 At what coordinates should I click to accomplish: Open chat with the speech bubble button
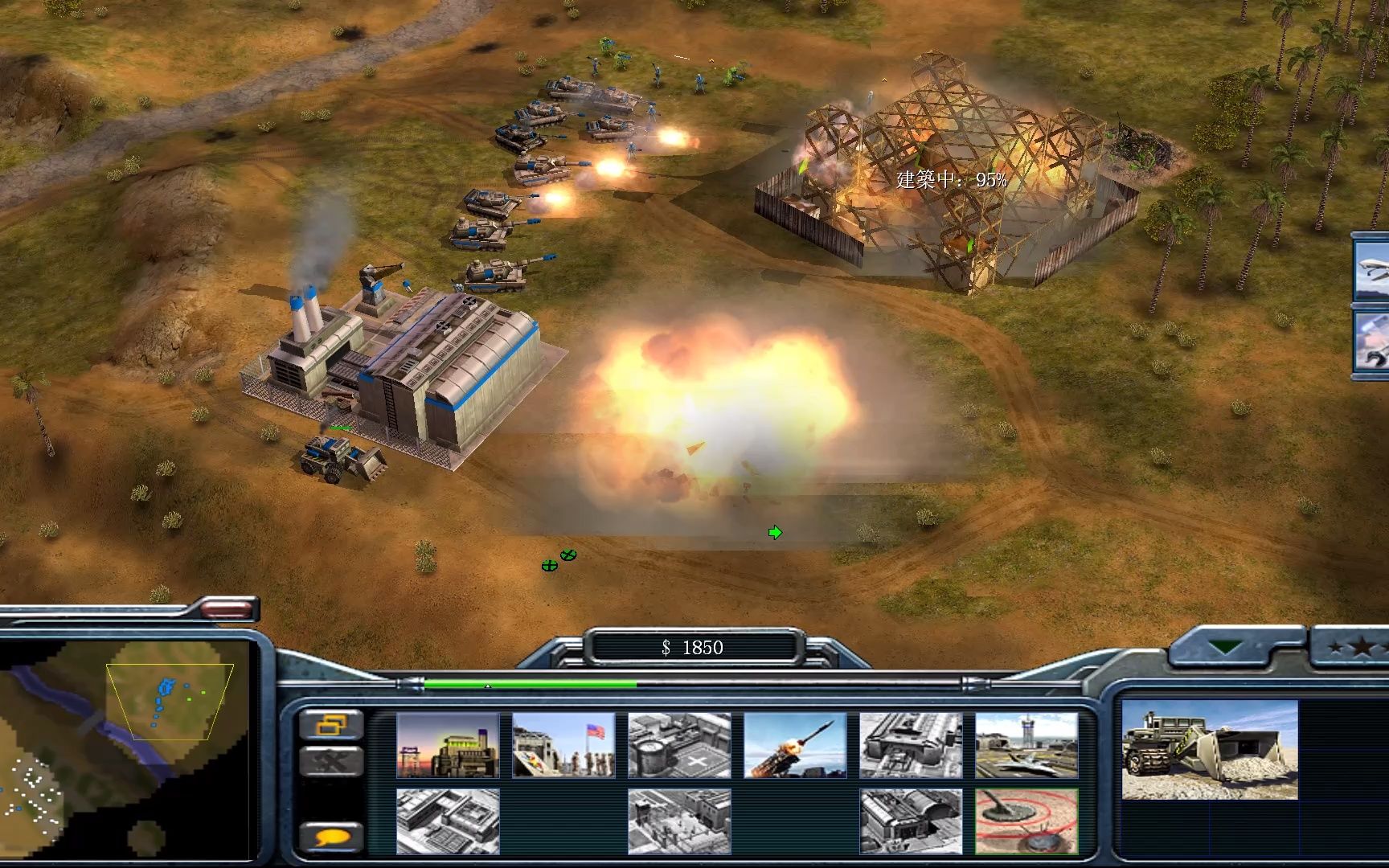coord(330,837)
